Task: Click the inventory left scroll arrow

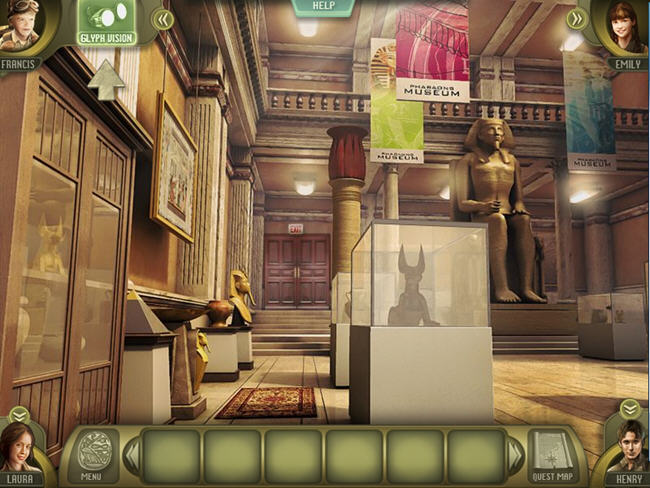Action: coord(130,456)
